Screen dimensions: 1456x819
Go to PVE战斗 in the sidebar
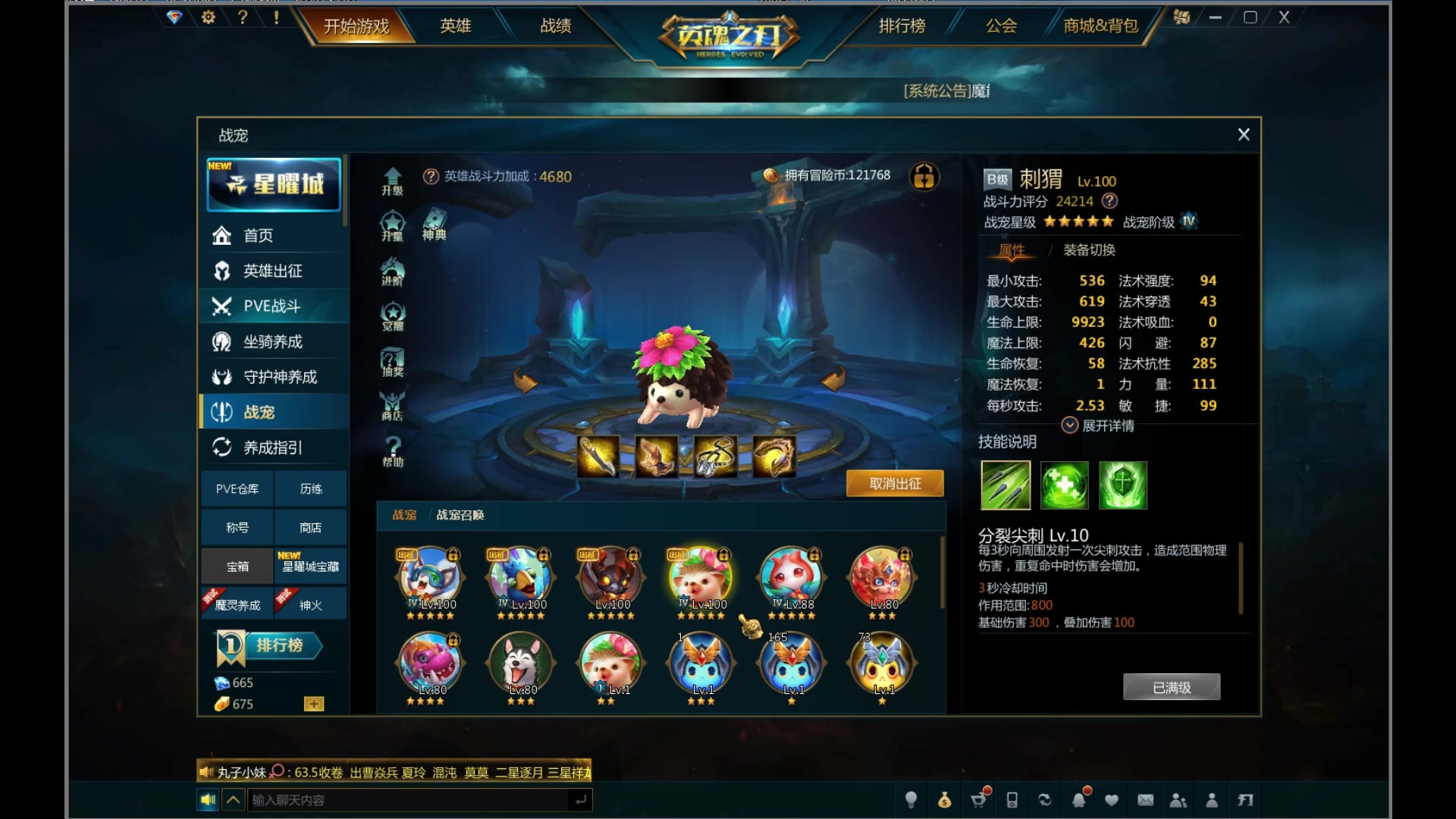271,306
